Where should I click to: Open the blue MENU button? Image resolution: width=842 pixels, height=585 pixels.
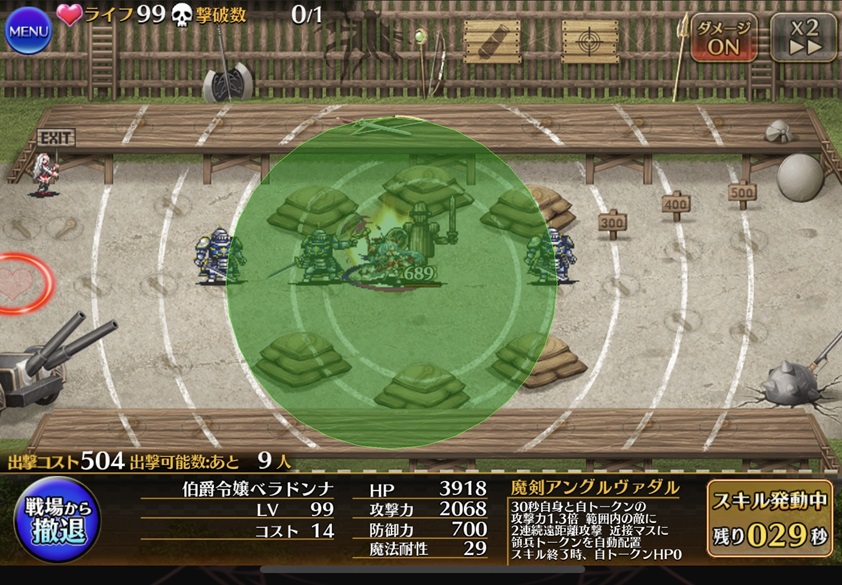[29, 30]
